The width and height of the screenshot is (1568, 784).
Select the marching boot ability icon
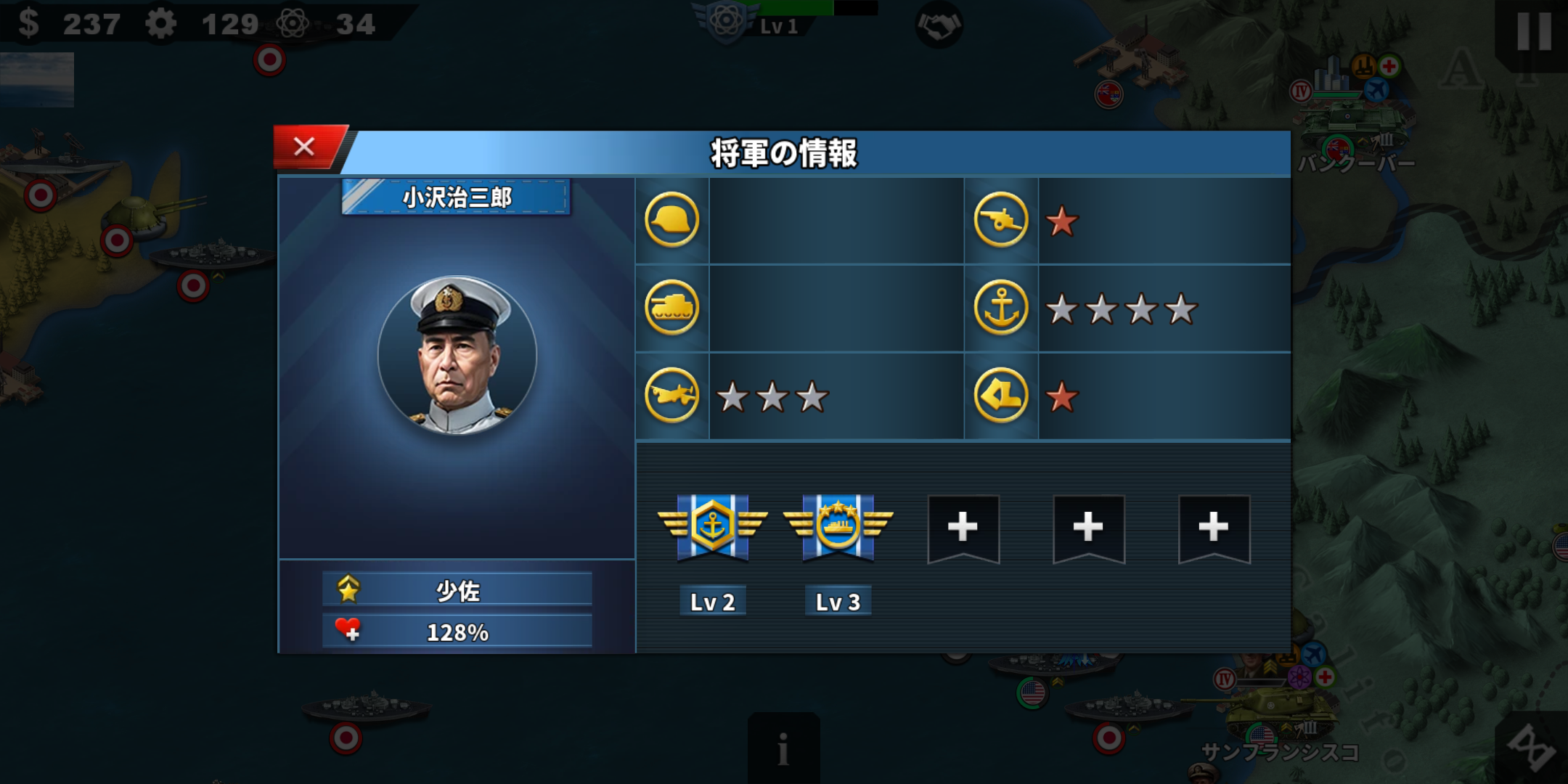coord(1000,396)
